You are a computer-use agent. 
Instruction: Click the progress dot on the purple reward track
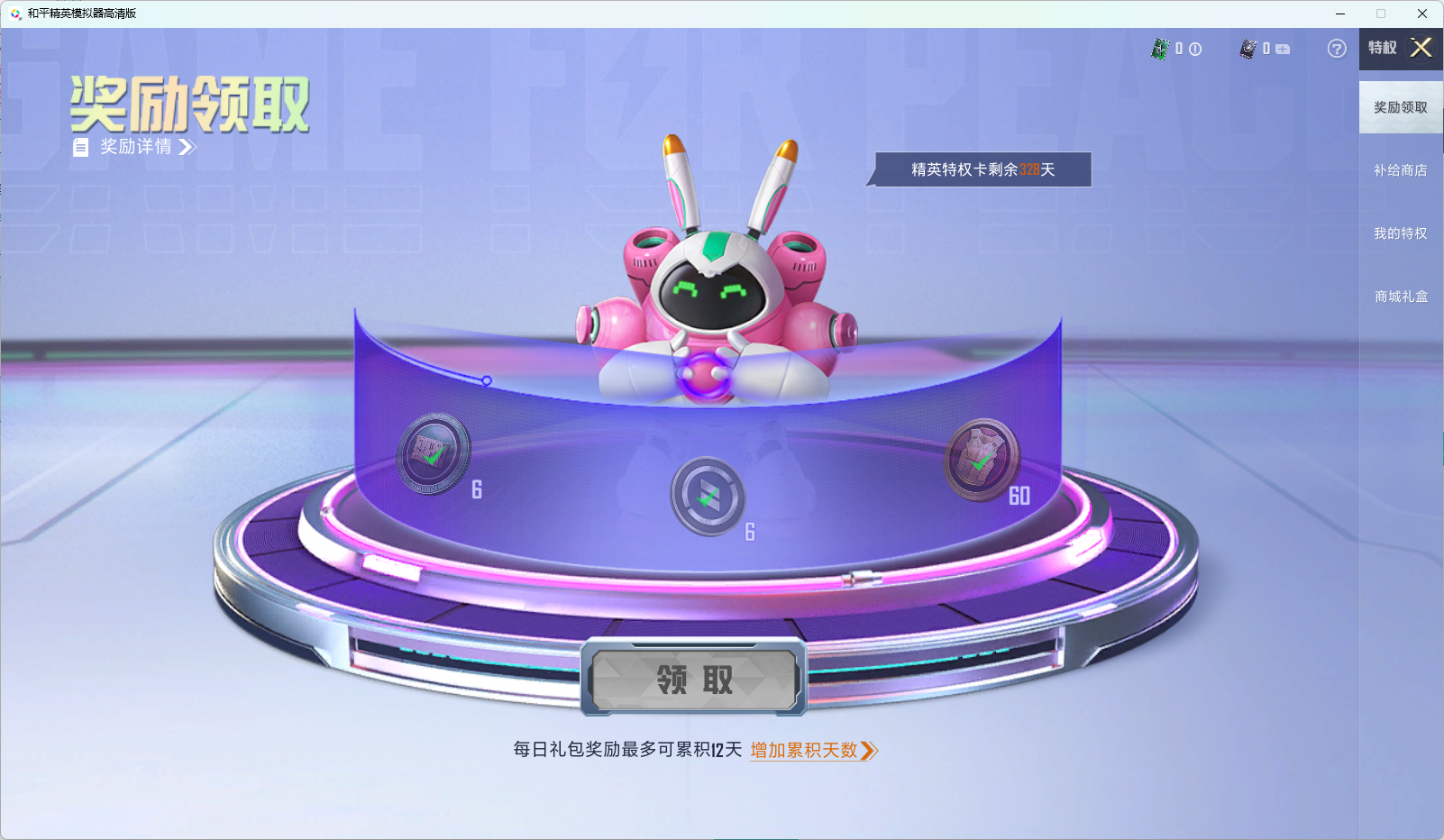tap(488, 381)
